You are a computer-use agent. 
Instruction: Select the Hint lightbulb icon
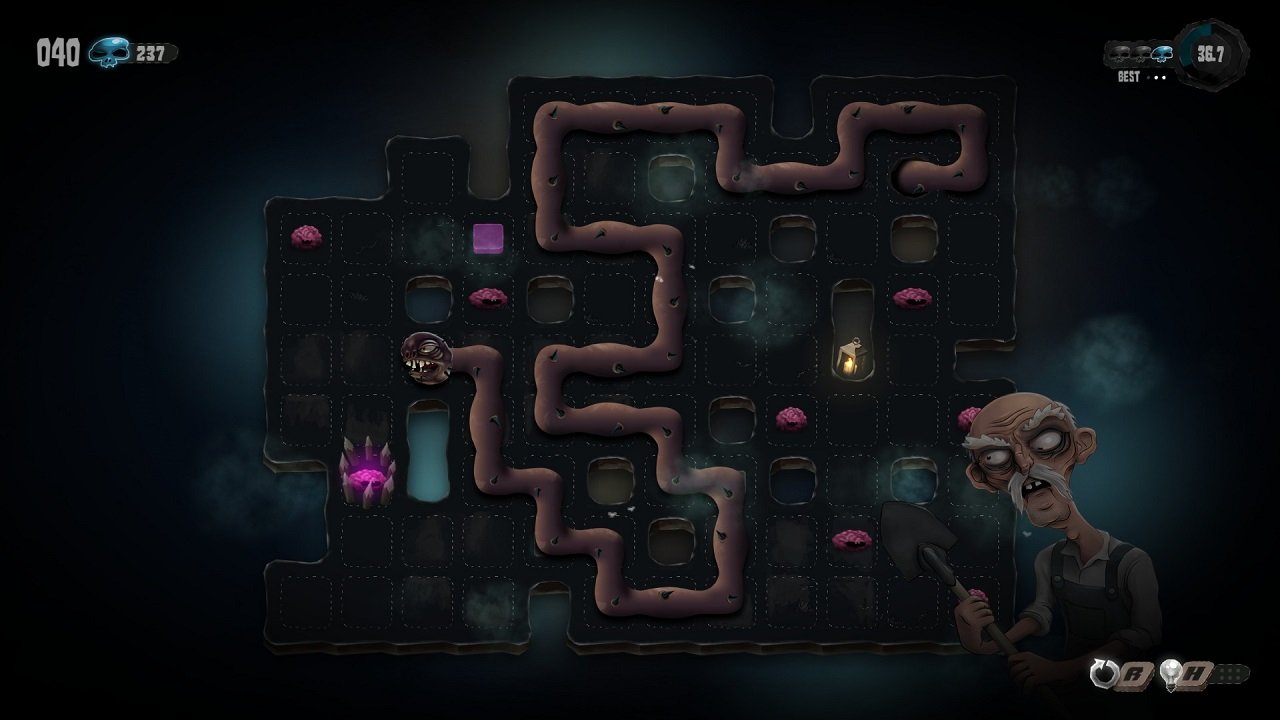click(x=1169, y=672)
